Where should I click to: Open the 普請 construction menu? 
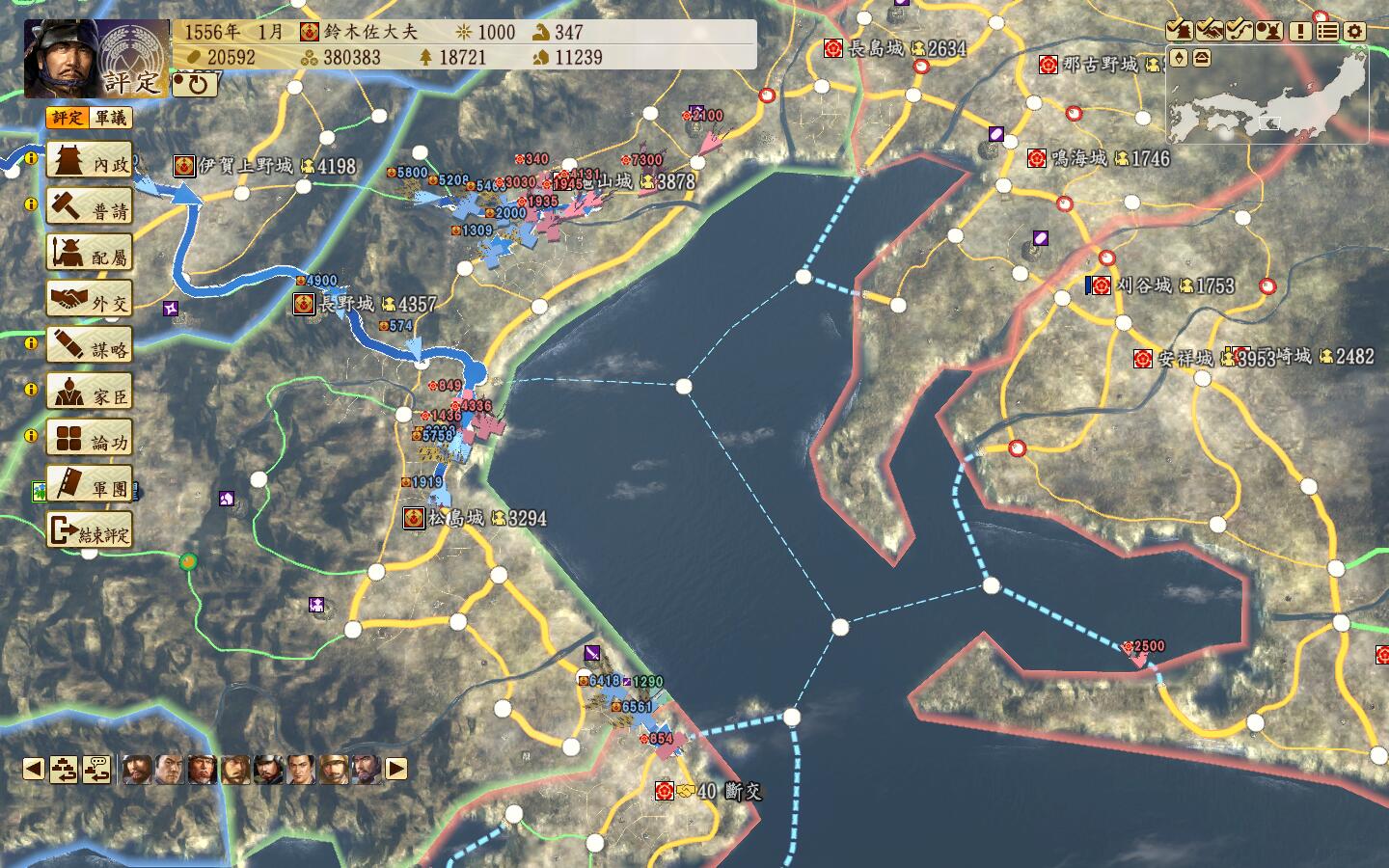point(90,208)
